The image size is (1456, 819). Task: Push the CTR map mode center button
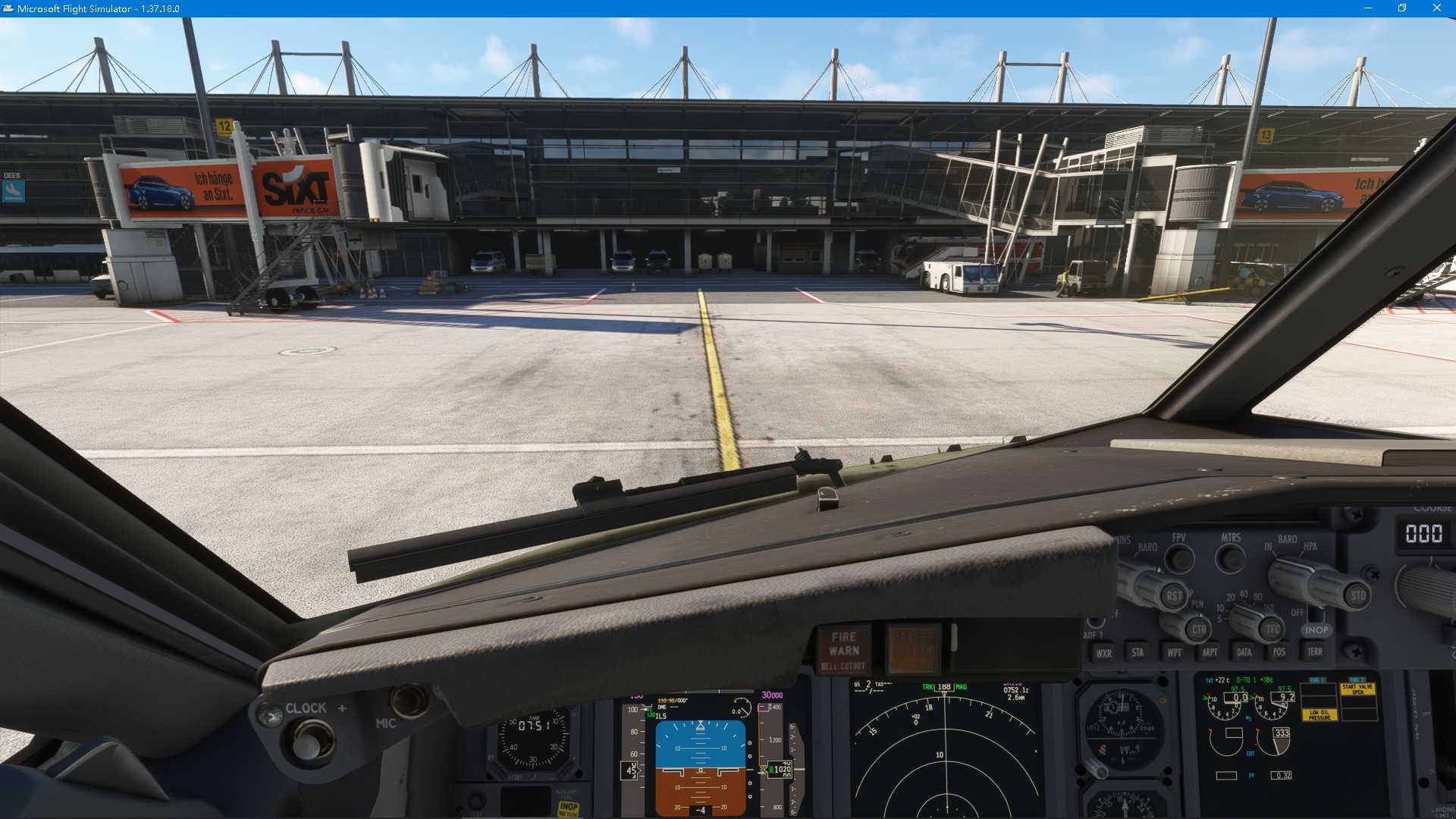click(x=1198, y=629)
